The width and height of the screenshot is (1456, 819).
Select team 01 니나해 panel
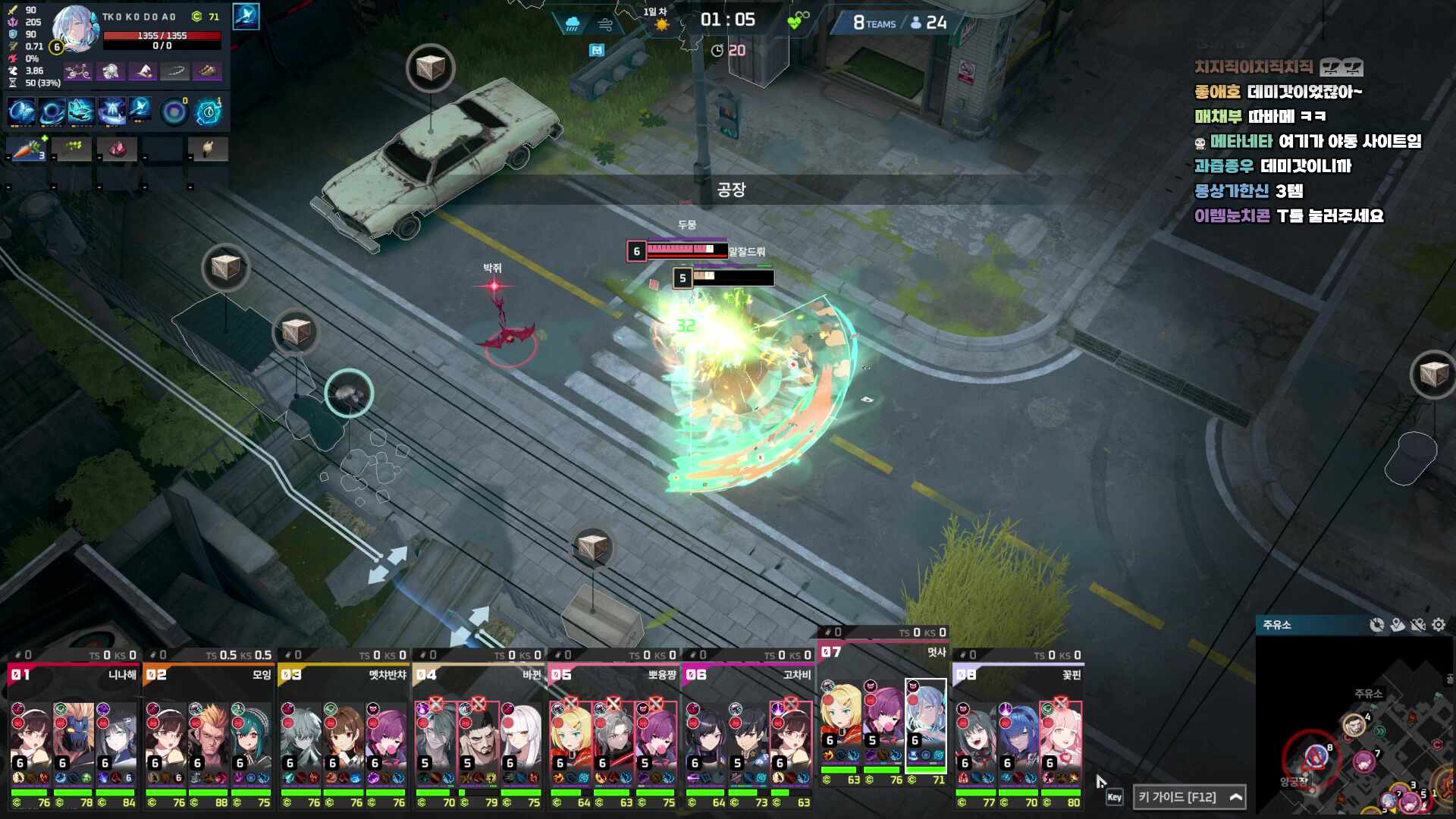tap(73, 674)
